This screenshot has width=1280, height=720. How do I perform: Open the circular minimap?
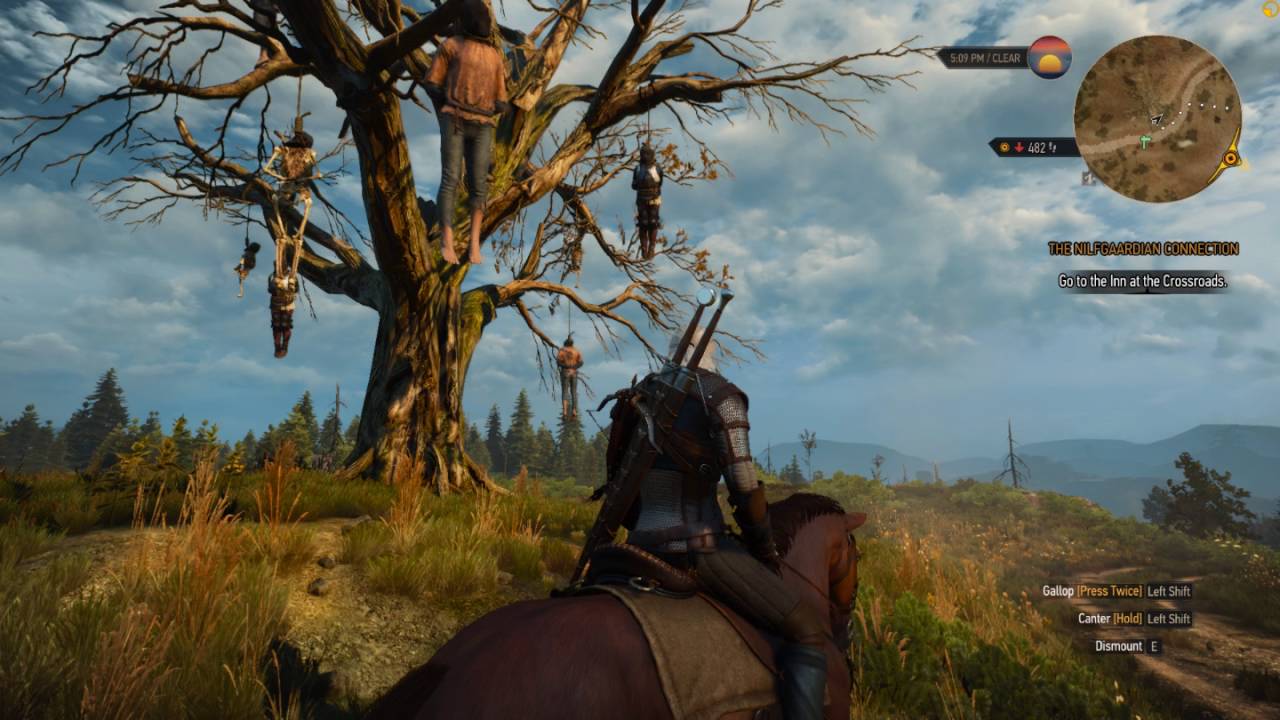point(1157,119)
